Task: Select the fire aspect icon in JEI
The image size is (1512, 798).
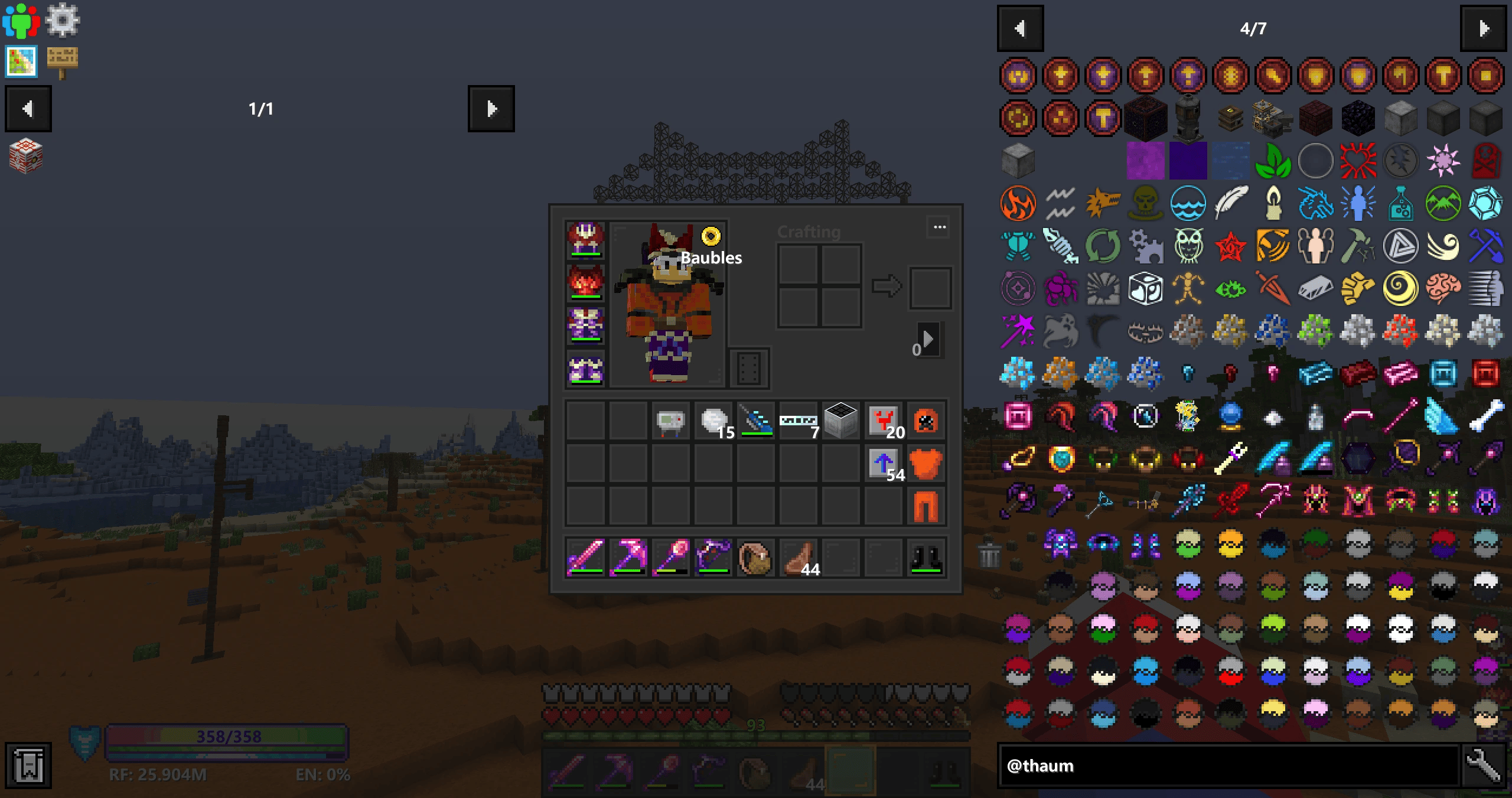Action: (1018, 203)
